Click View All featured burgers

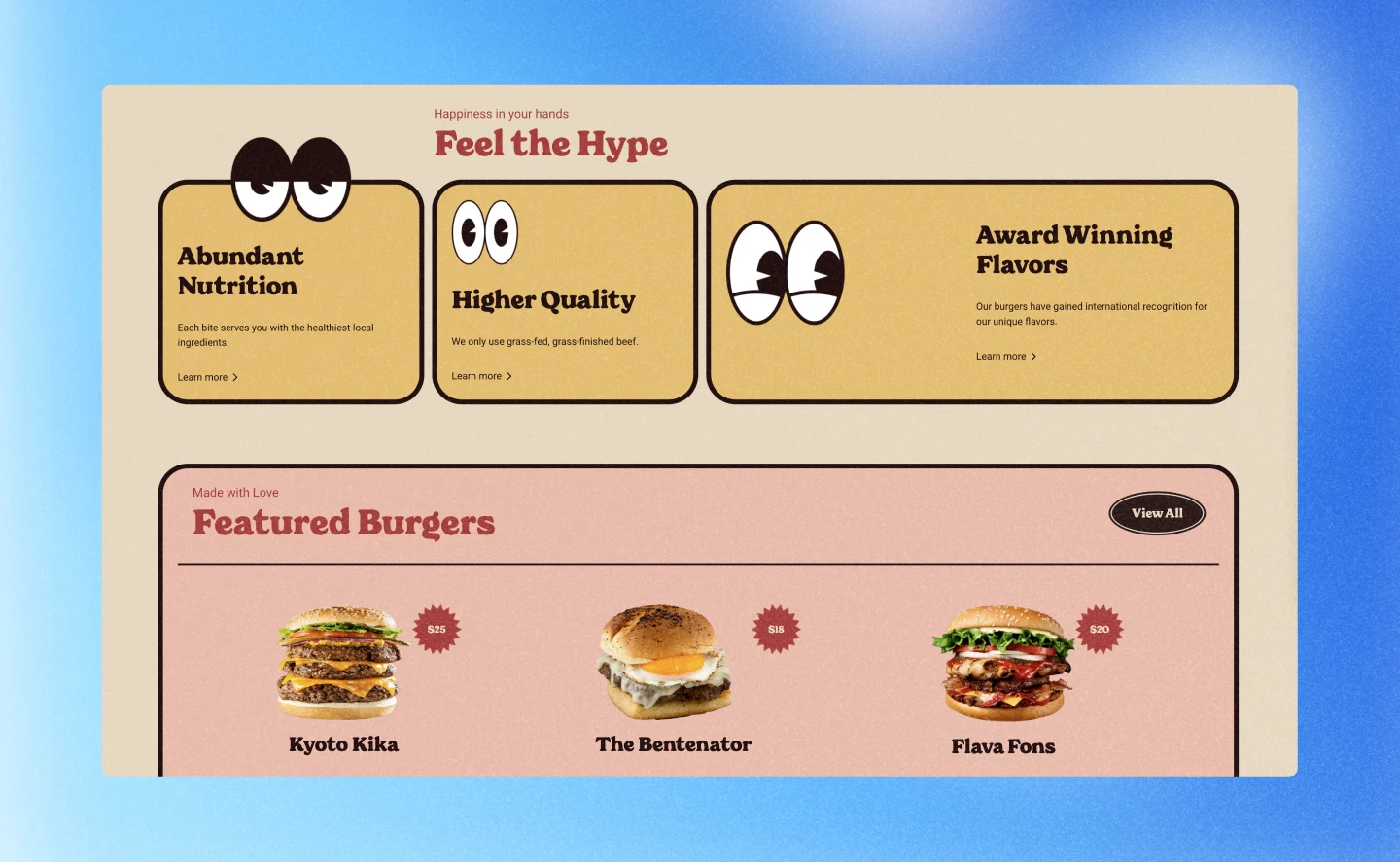(x=1156, y=512)
